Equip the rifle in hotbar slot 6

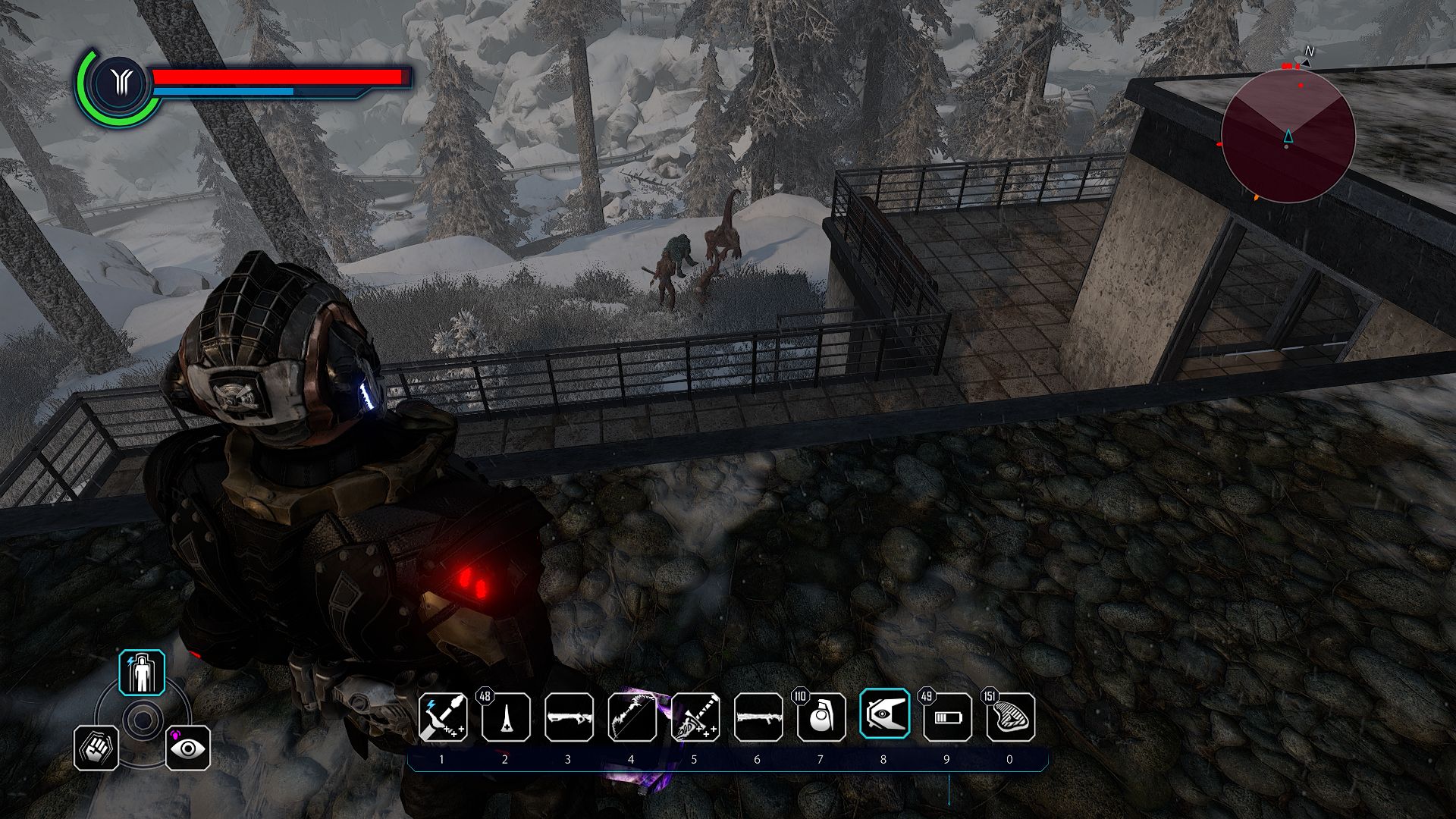click(x=758, y=719)
